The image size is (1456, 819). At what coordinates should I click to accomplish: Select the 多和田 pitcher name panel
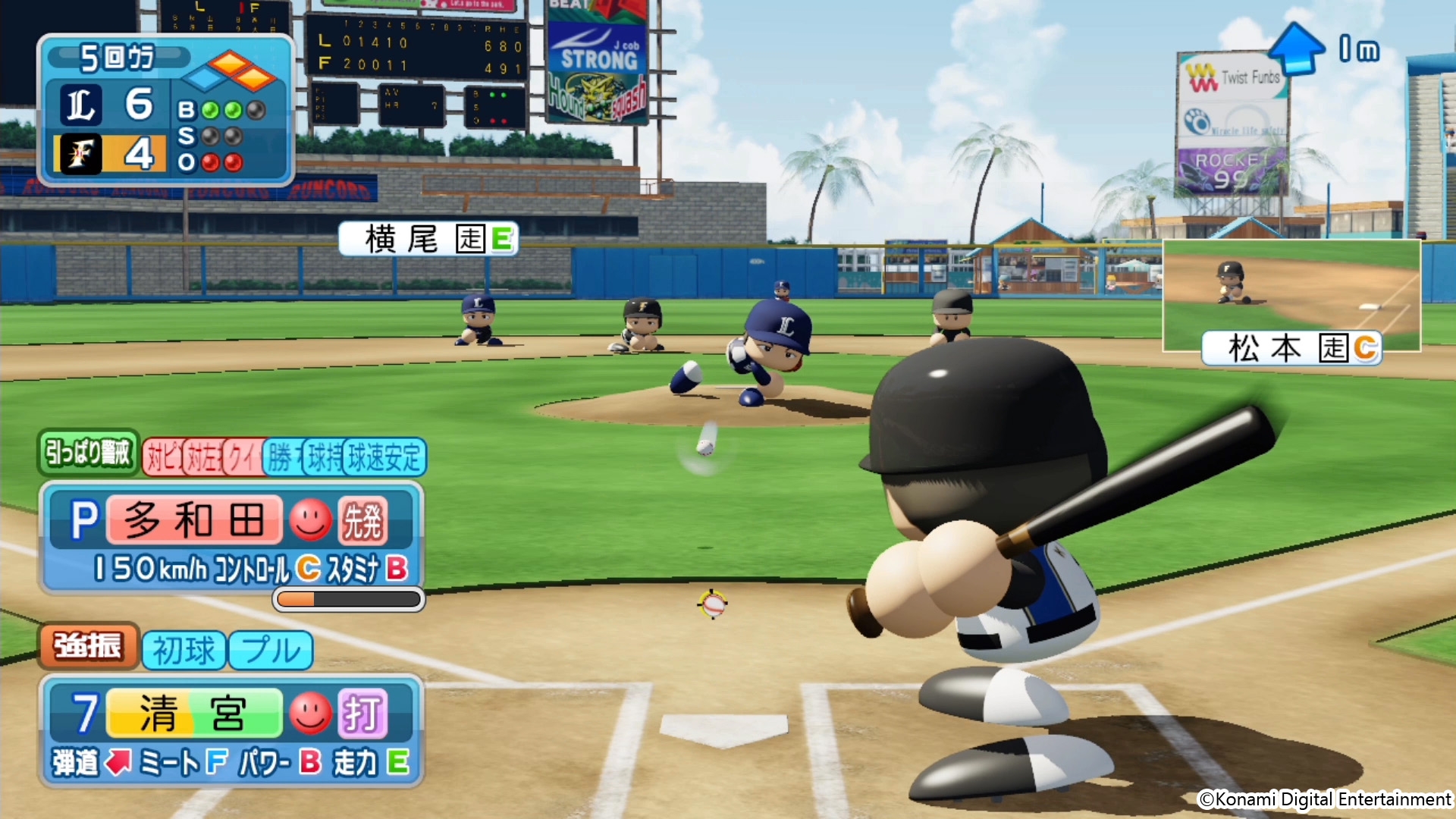194,521
